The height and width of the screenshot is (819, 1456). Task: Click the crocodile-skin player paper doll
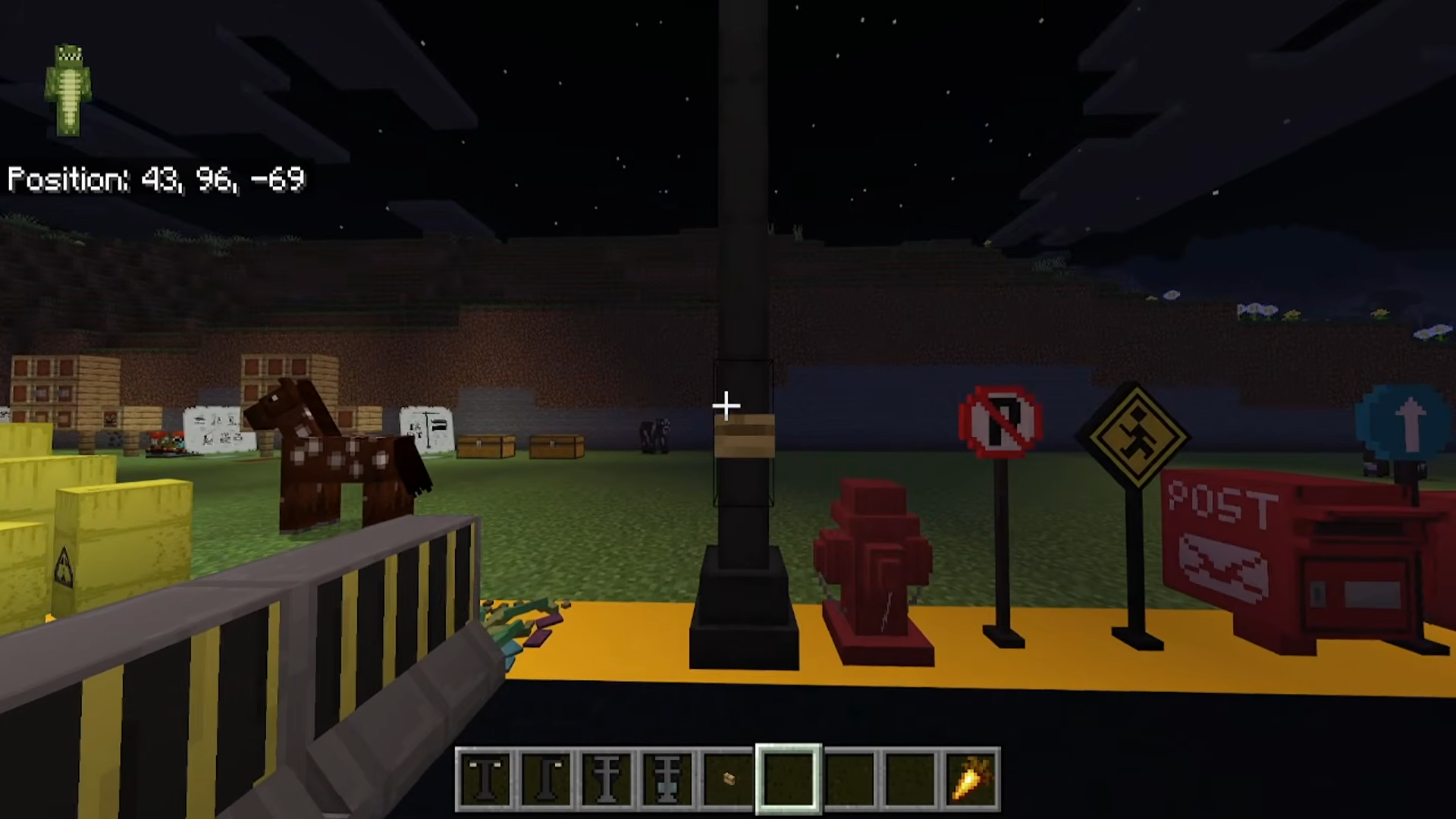point(68,89)
